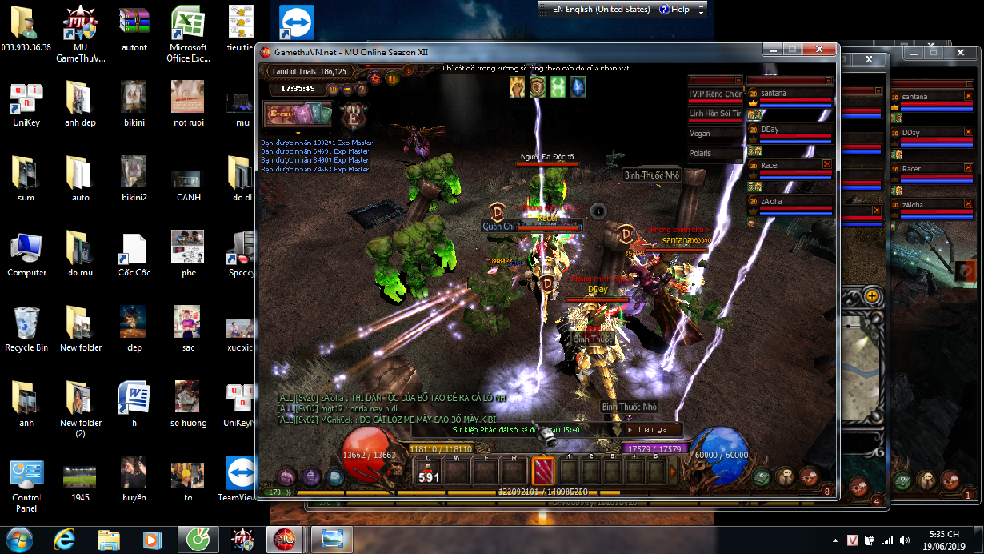The image size is (984, 554).
Task: Click the shield emblem with letter E
Action: click(352, 114)
